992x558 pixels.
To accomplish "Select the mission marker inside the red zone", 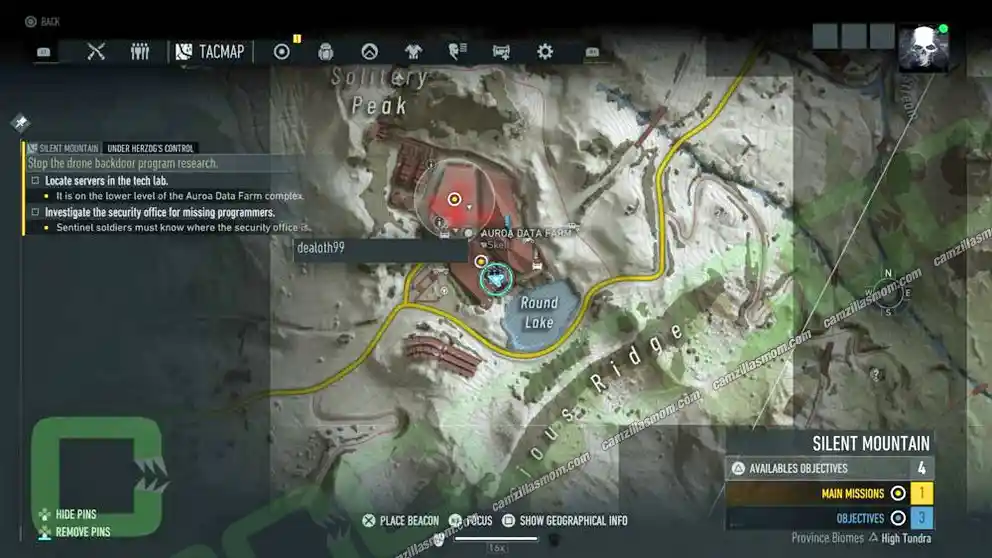I will coord(455,199).
